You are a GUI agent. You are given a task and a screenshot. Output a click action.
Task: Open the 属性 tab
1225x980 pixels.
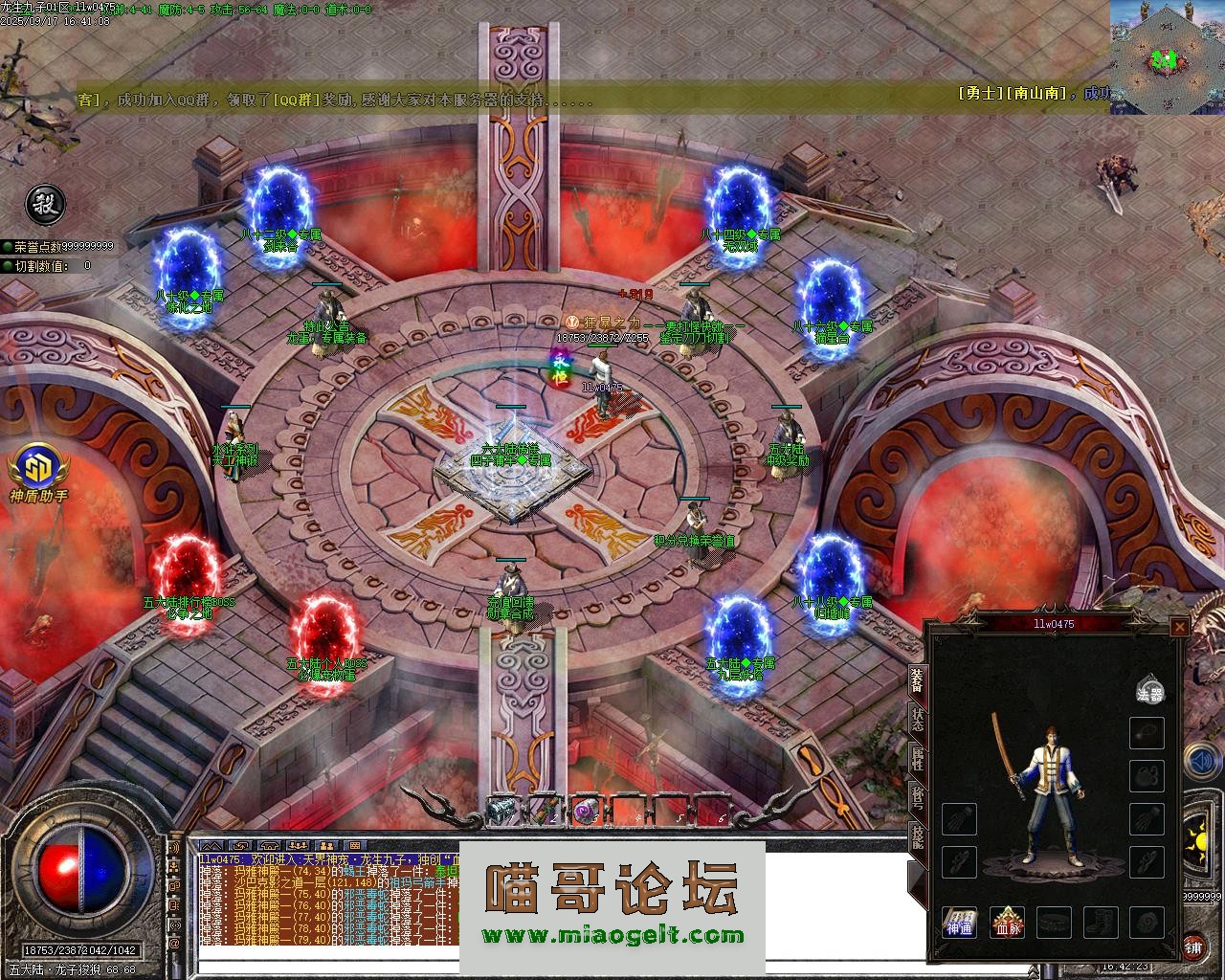(917, 759)
